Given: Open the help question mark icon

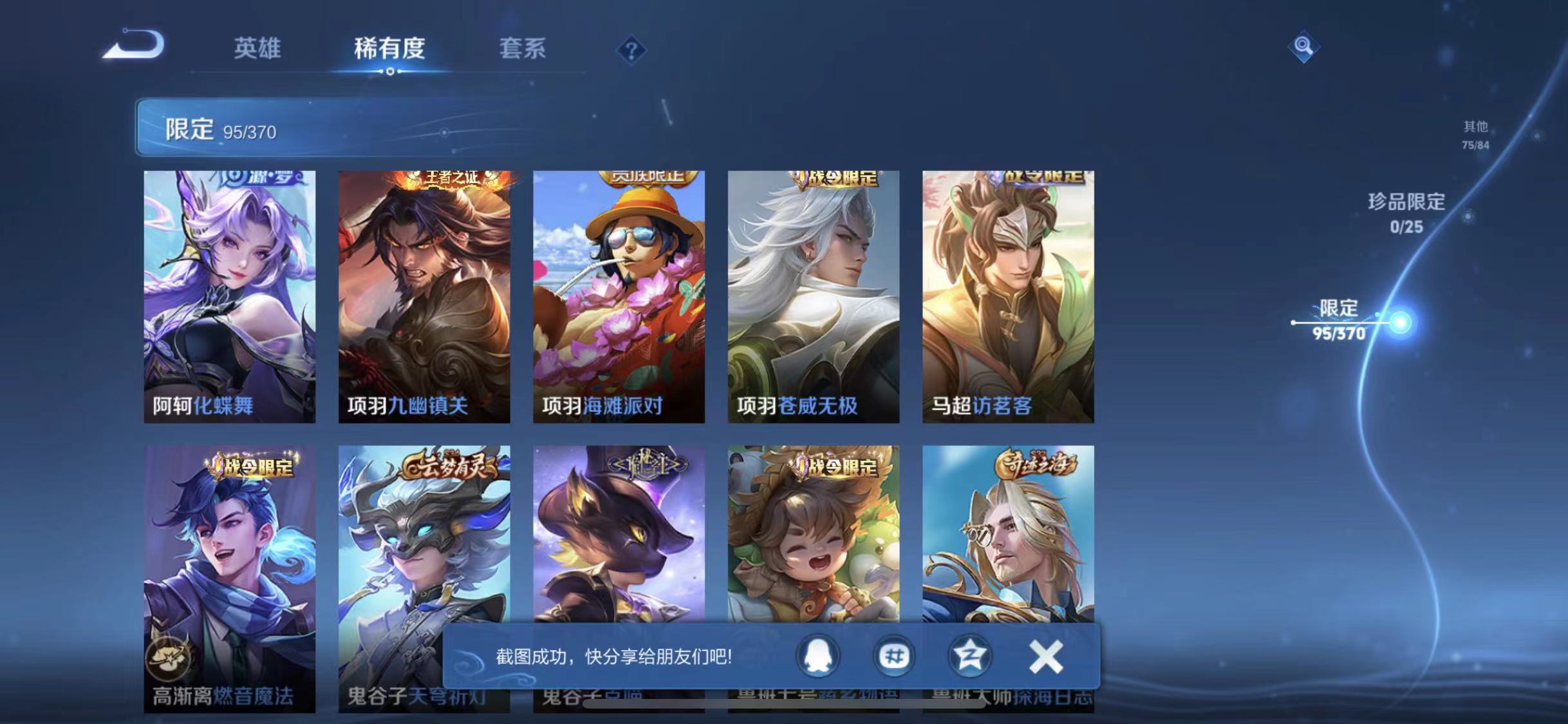Looking at the screenshot, I should pos(633,50).
